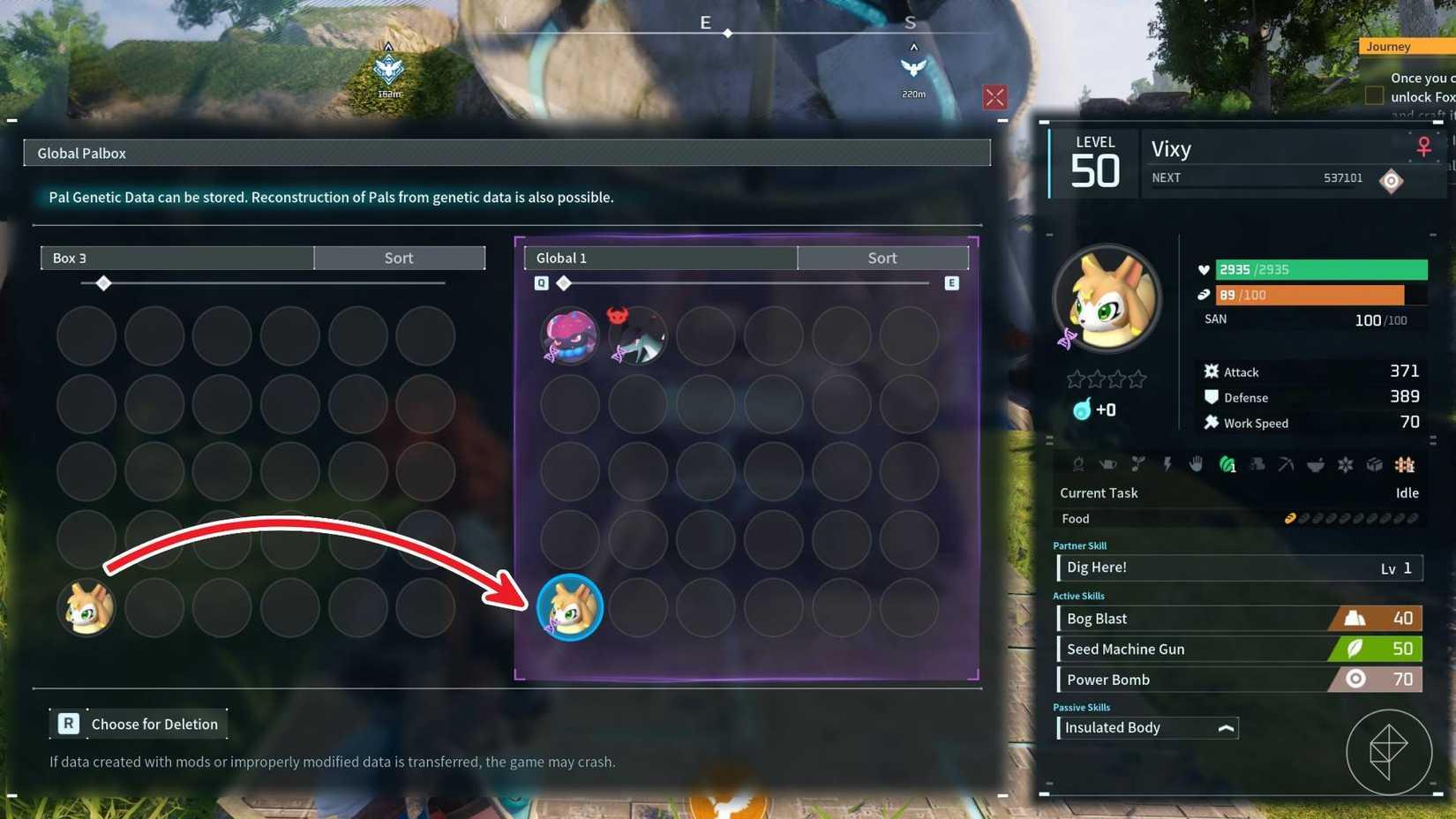Viewport: 1456px width, 819px height.
Task: Open the Box 3 selector
Action: pyautogui.click(x=176, y=258)
